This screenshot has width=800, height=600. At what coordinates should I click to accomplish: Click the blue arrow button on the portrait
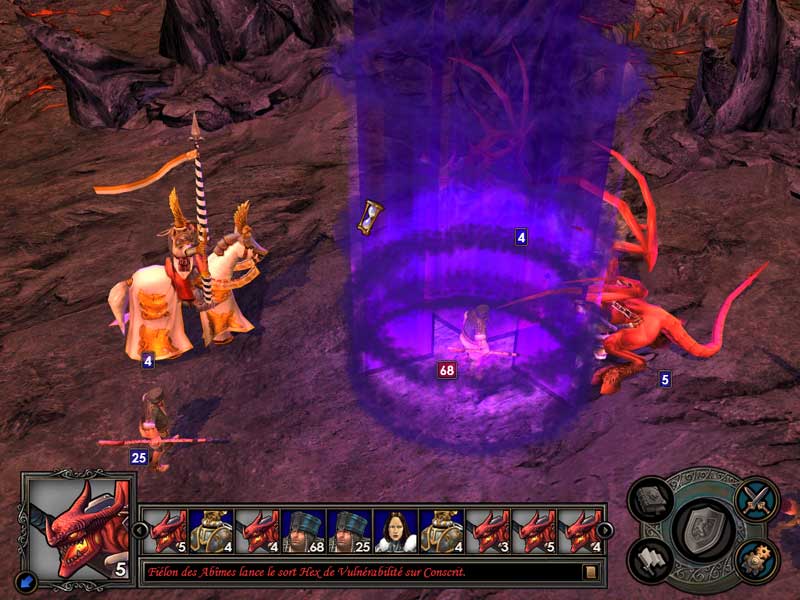[25, 582]
